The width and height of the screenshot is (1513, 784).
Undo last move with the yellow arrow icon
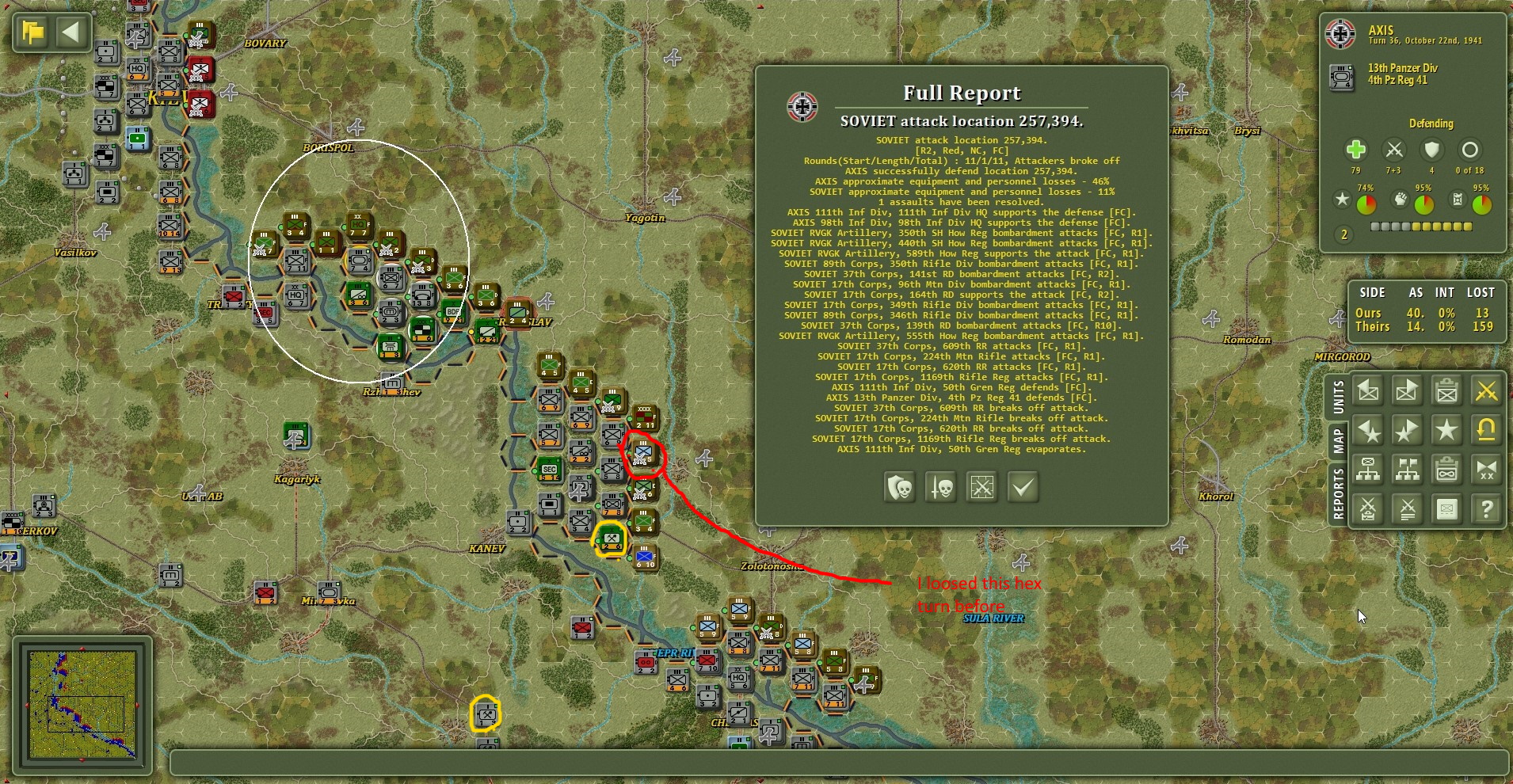(x=1487, y=430)
